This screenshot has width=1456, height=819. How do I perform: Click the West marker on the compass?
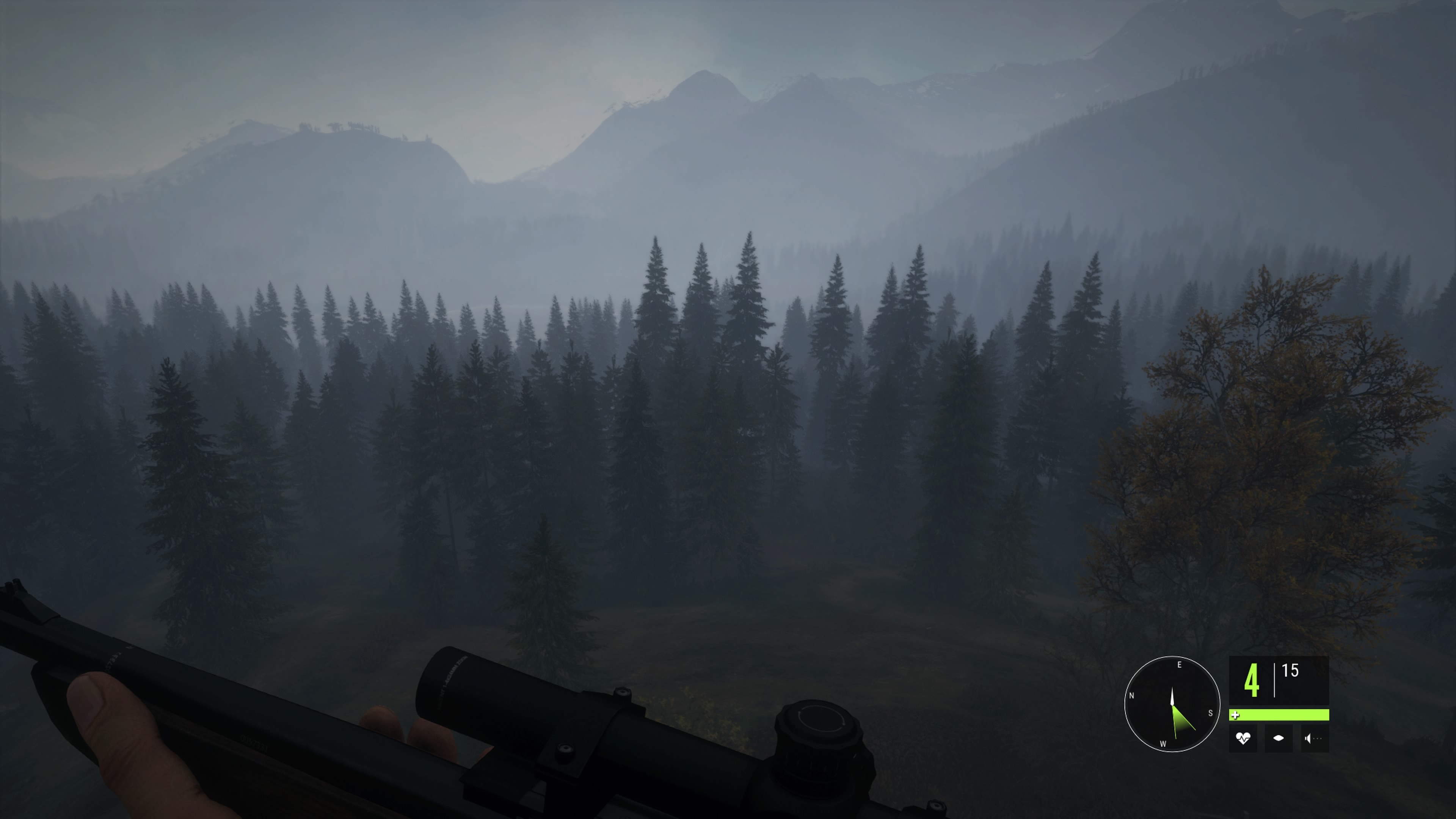(x=1163, y=744)
